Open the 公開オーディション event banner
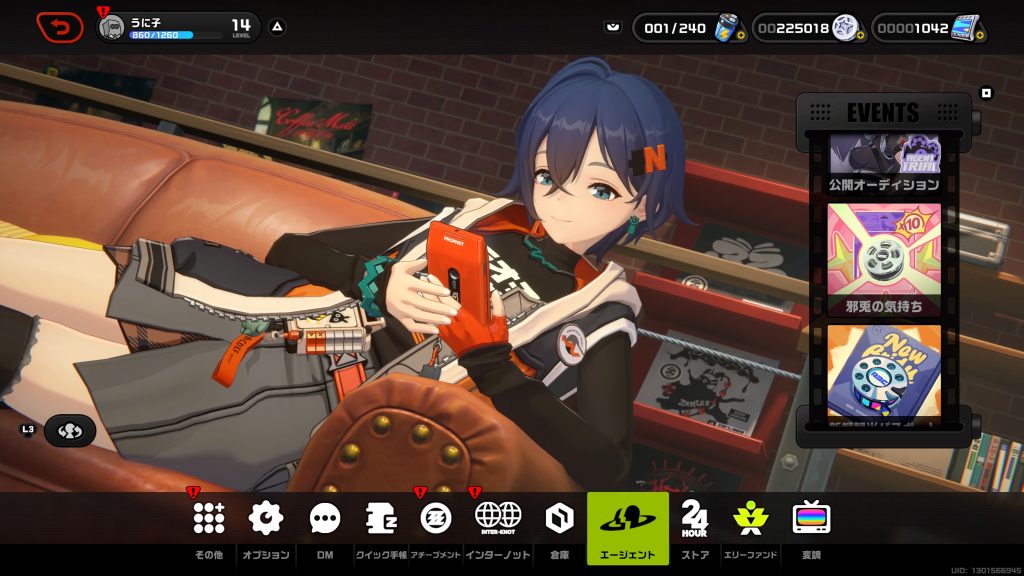Image resolution: width=1024 pixels, height=576 pixels. click(884, 165)
